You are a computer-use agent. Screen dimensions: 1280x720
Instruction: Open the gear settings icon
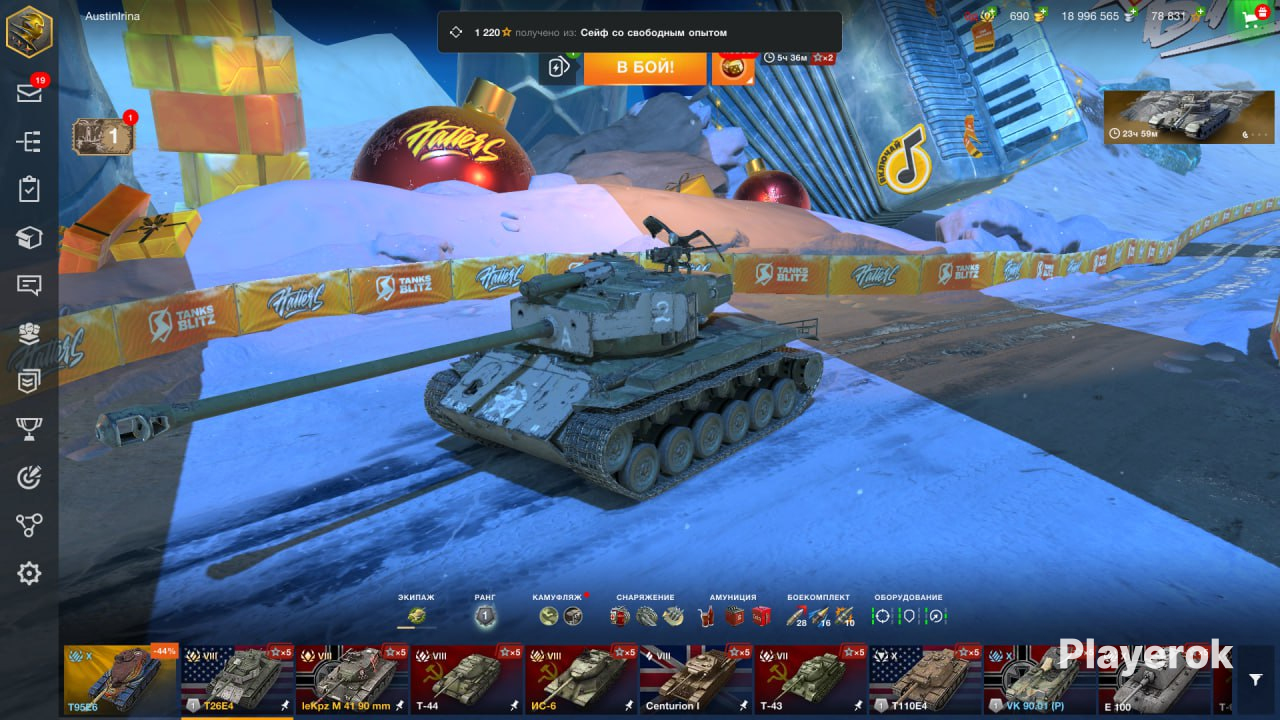point(29,573)
